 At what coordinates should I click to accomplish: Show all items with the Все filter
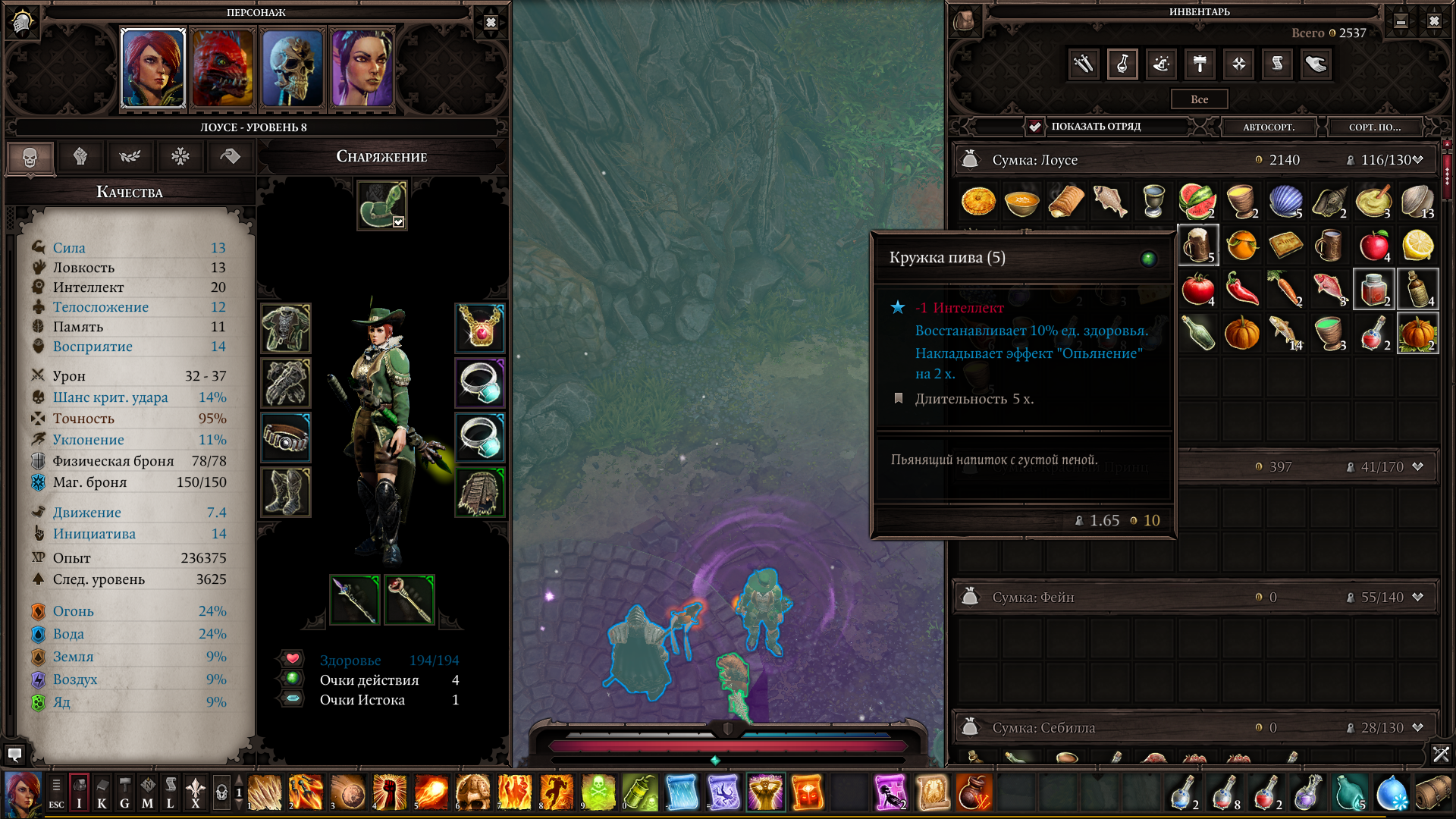tap(1199, 99)
